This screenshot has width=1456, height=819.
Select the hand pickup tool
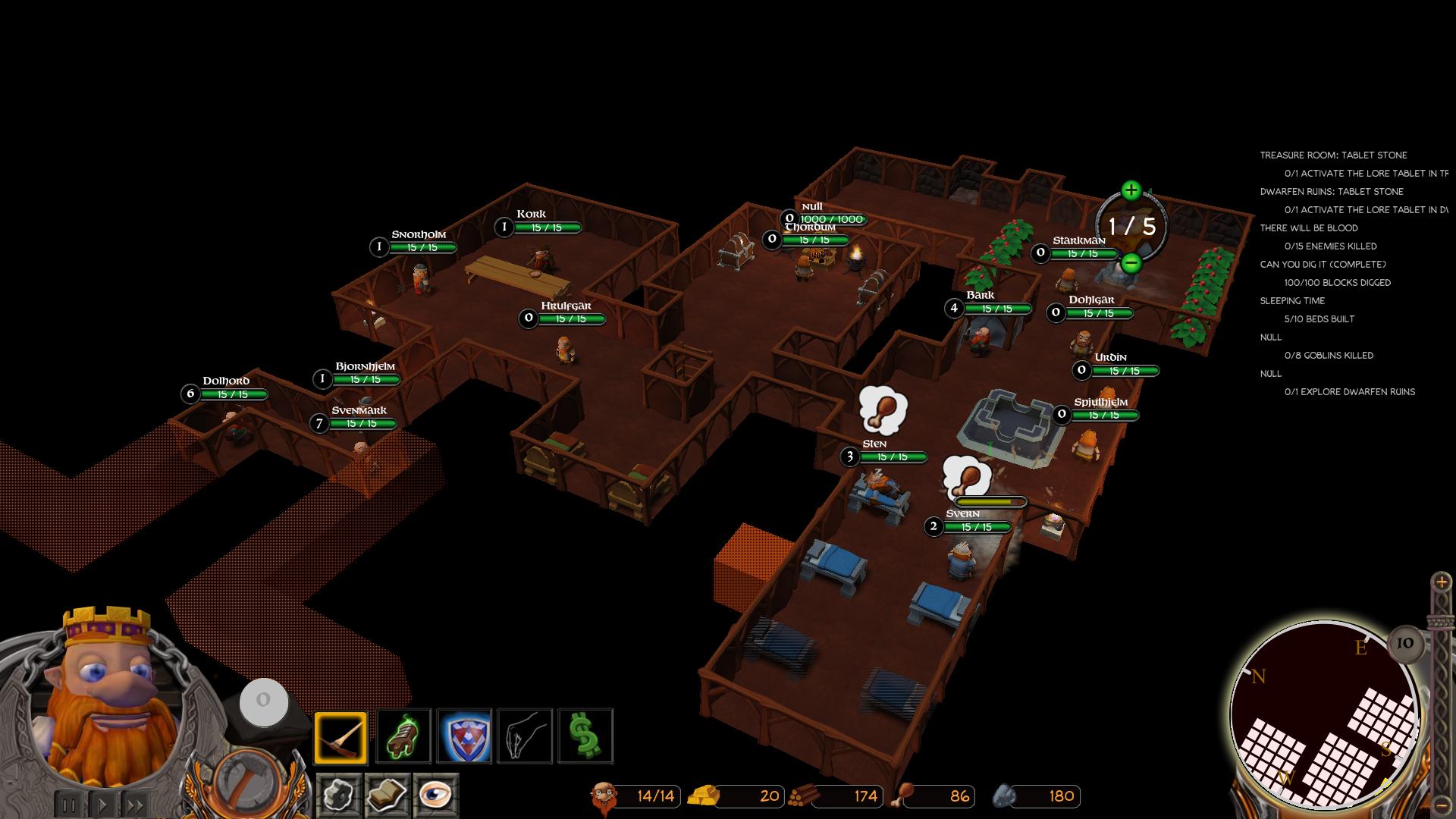[x=525, y=737]
